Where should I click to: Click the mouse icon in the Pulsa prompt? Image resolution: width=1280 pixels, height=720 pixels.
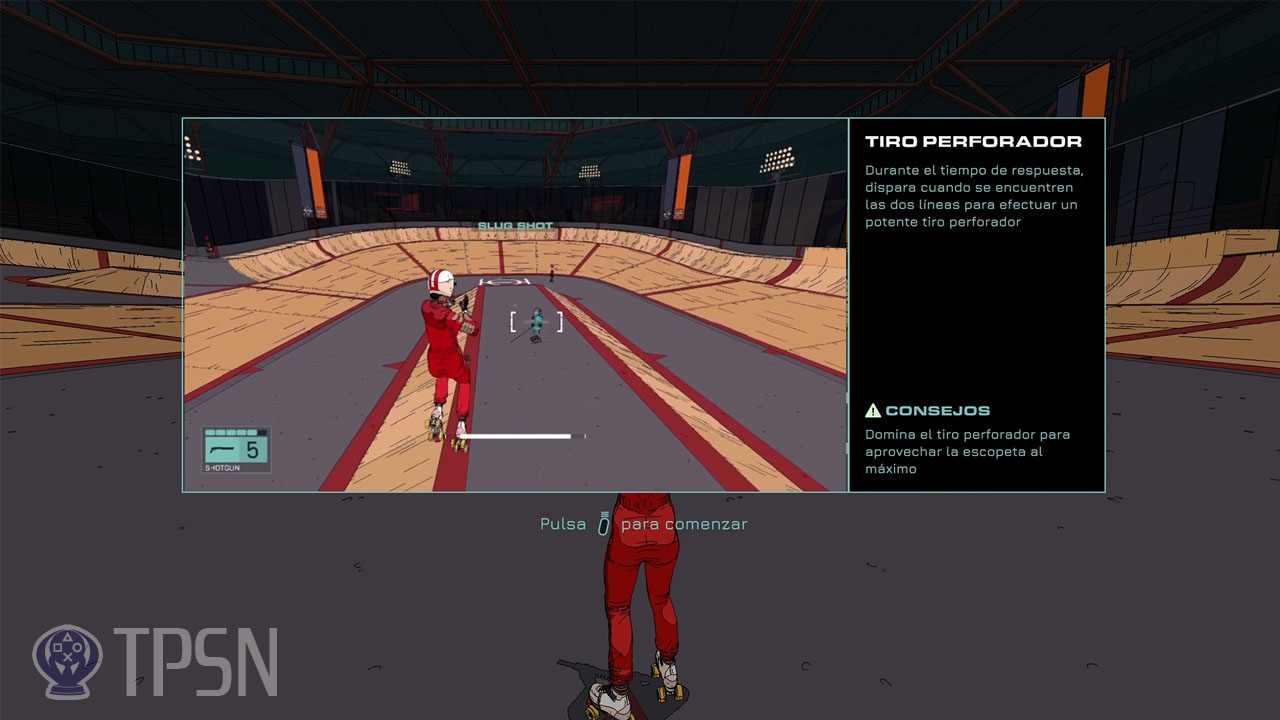click(x=602, y=523)
